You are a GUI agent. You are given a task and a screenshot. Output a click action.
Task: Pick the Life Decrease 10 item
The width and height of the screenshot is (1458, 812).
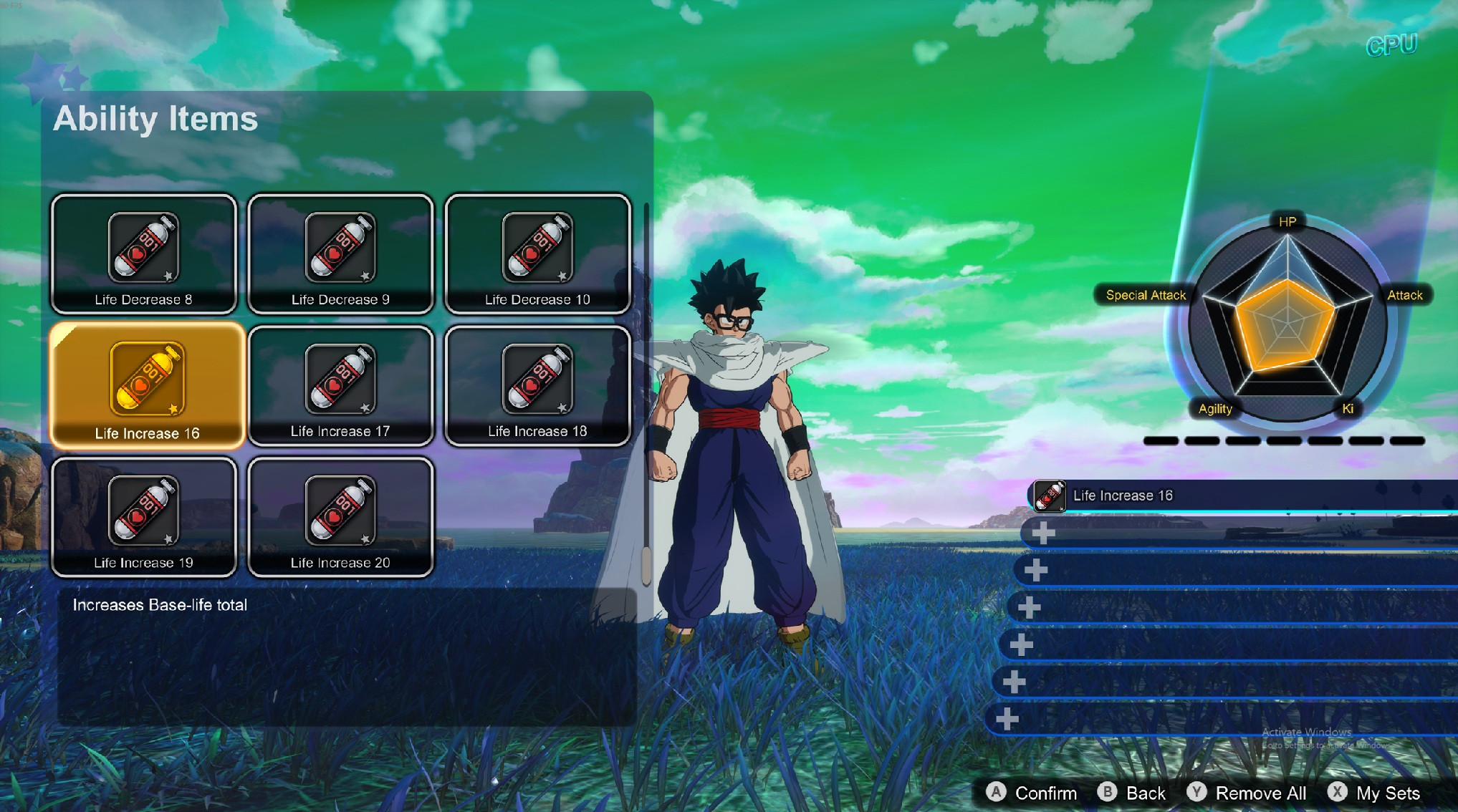[537, 254]
